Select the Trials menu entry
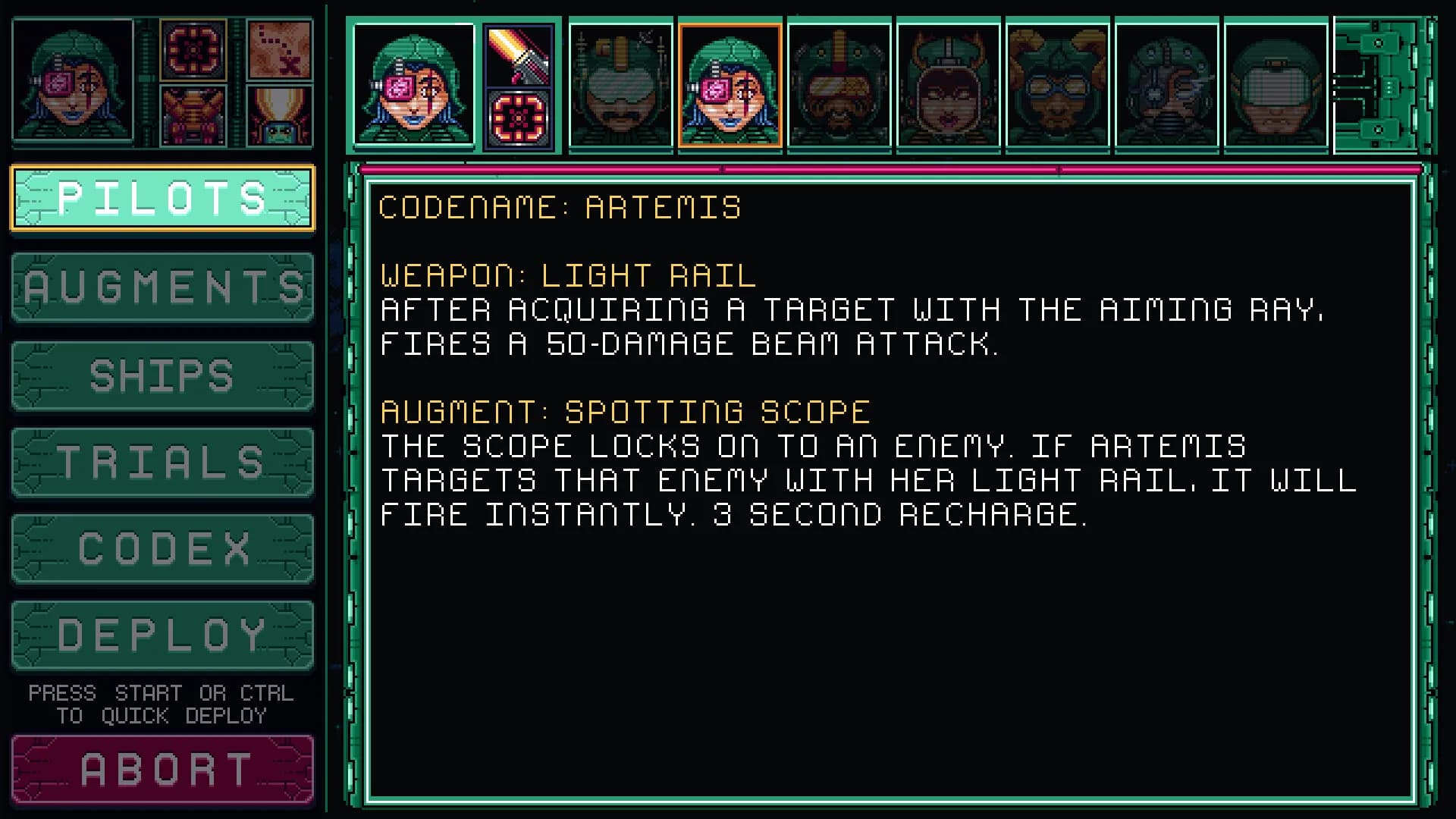The image size is (1456, 819). point(162,462)
